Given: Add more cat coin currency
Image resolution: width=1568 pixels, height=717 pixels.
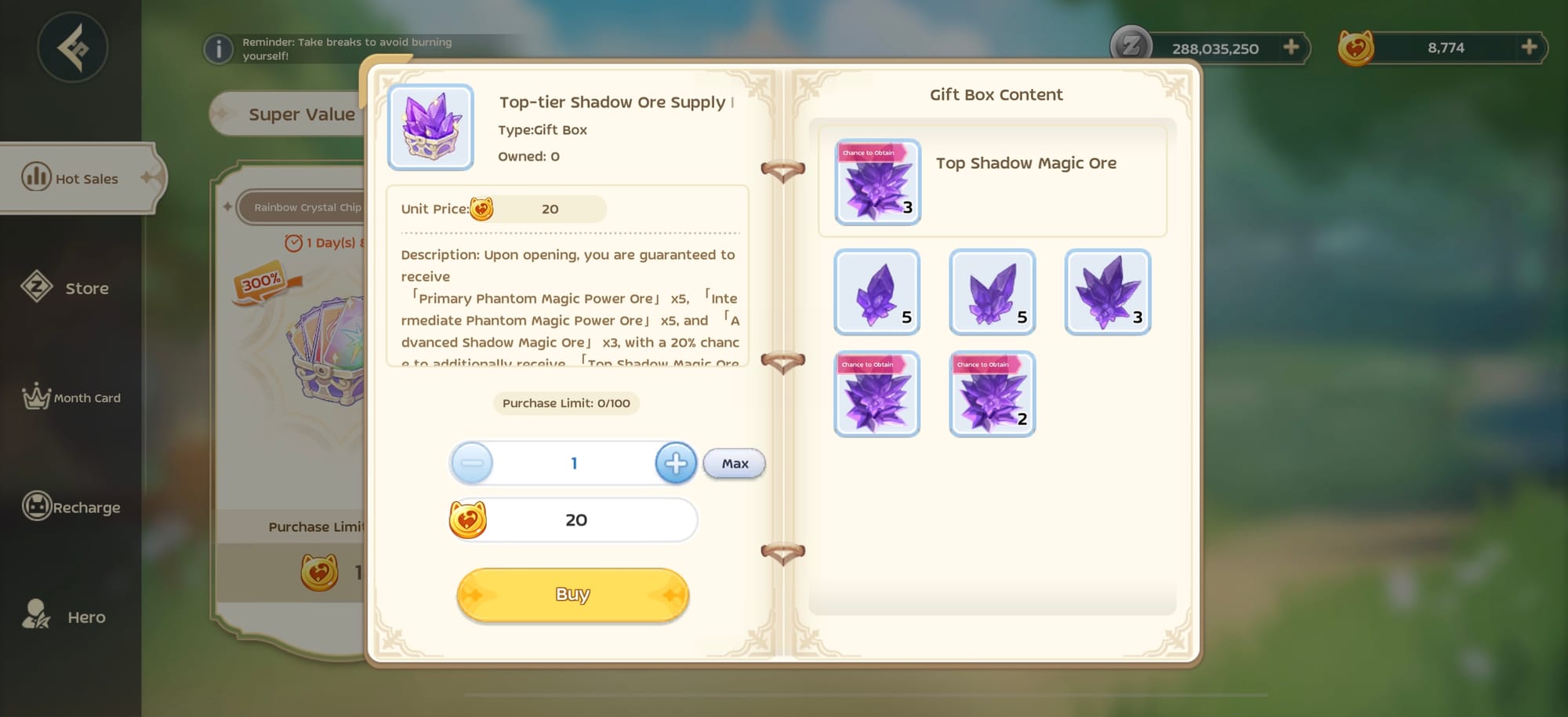Looking at the screenshot, I should (x=1529, y=47).
